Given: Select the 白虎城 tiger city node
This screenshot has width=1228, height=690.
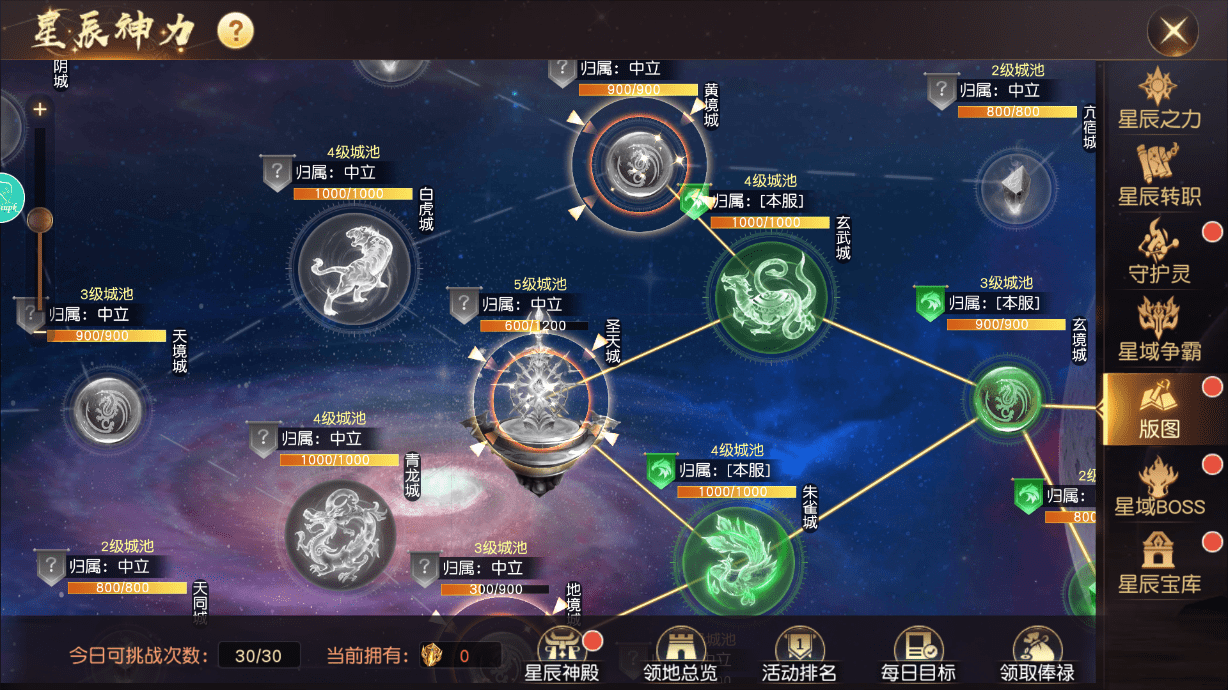Looking at the screenshot, I should coord(357,268).
